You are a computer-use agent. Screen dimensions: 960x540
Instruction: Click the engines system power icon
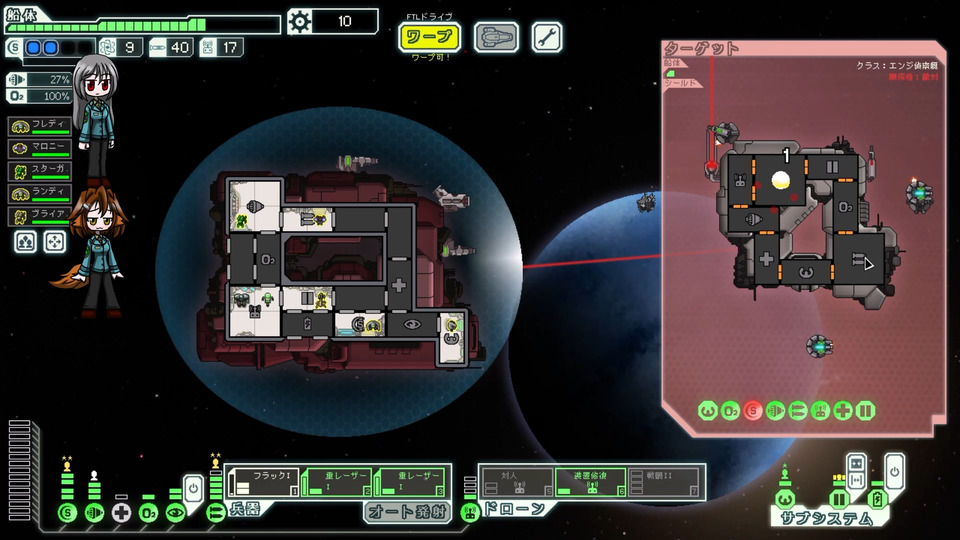95,513
